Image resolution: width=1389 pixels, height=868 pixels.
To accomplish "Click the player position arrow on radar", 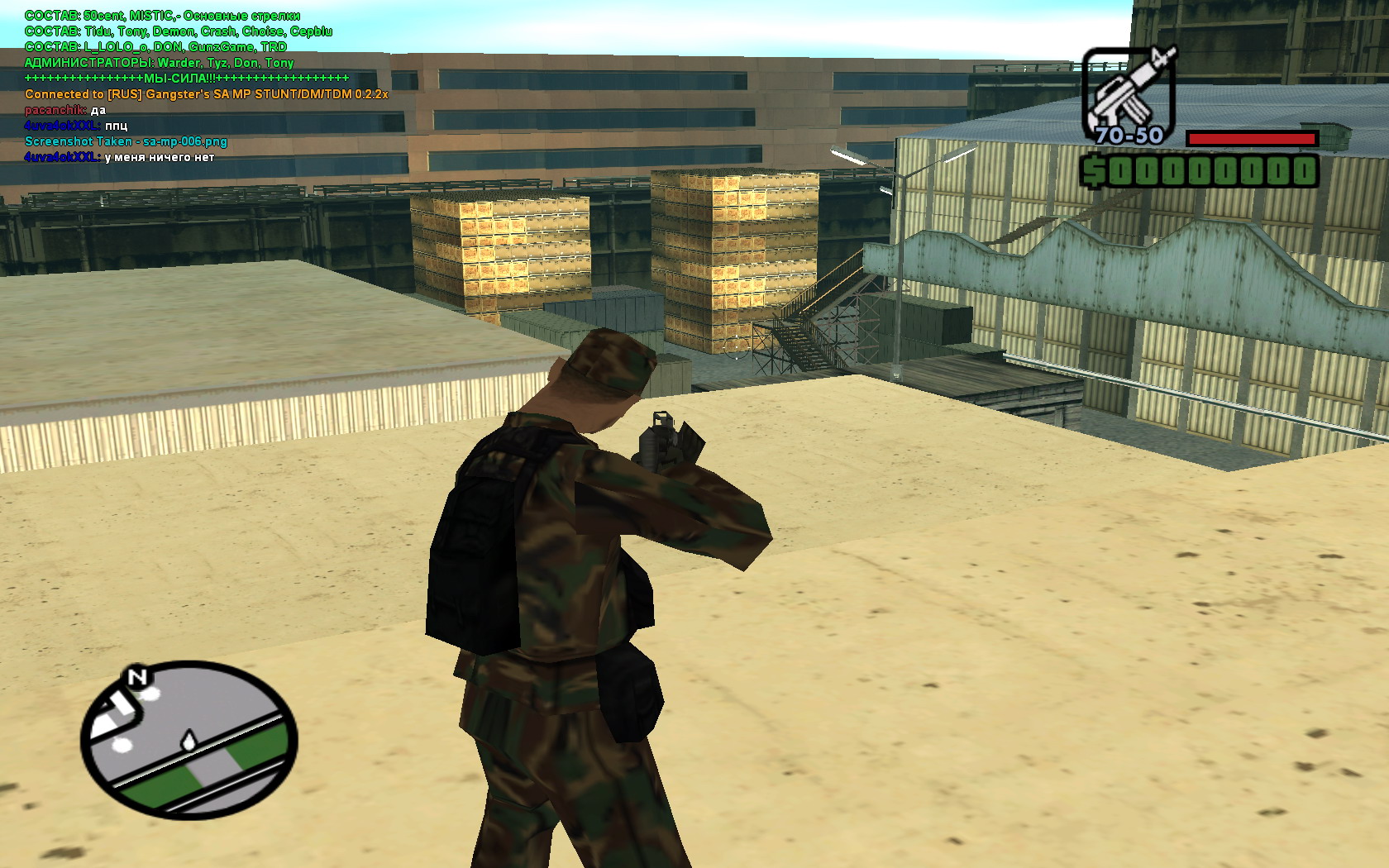I will coord(189,740).
